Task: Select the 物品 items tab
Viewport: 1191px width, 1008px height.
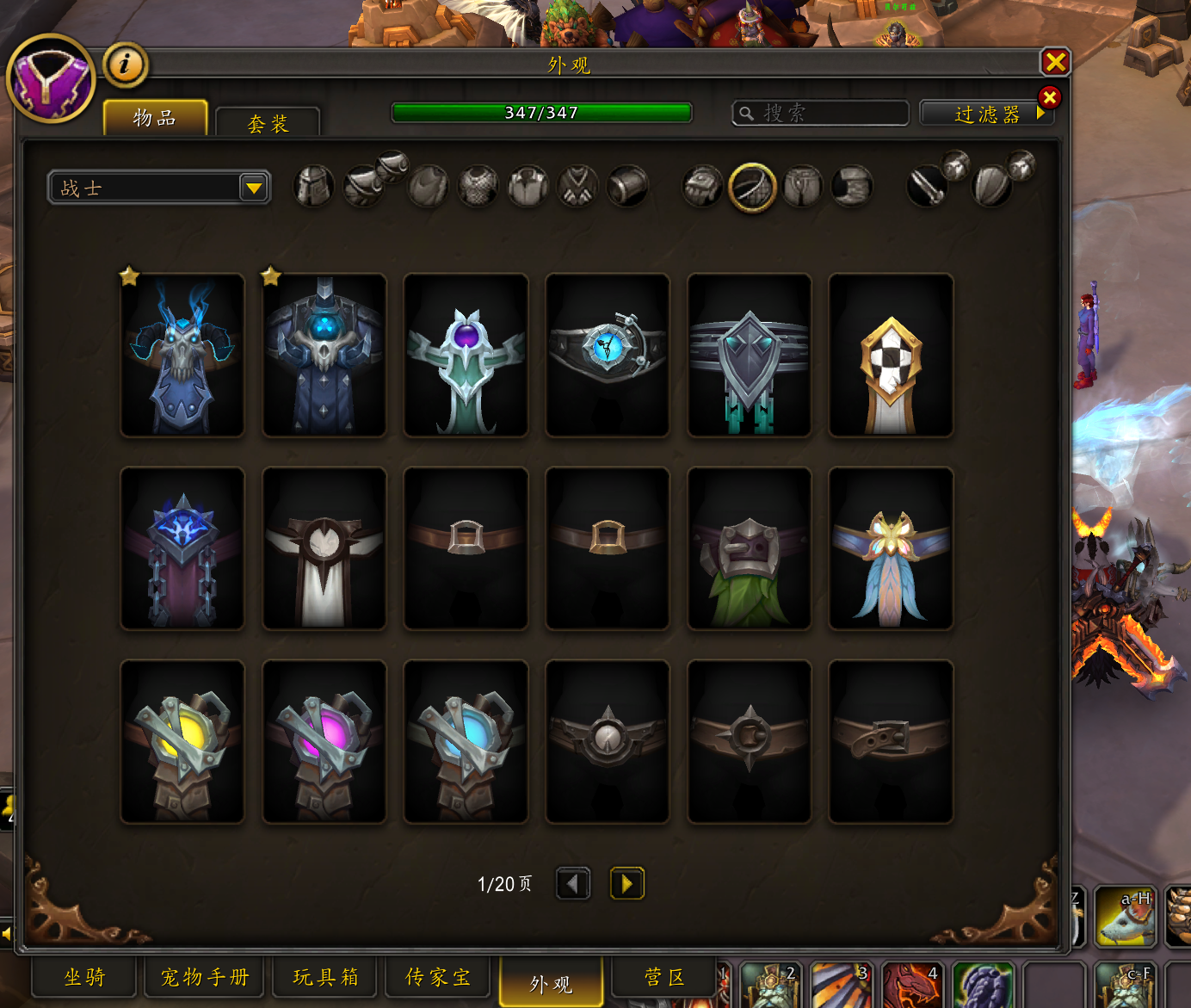Action: click(x=155, y=118)
